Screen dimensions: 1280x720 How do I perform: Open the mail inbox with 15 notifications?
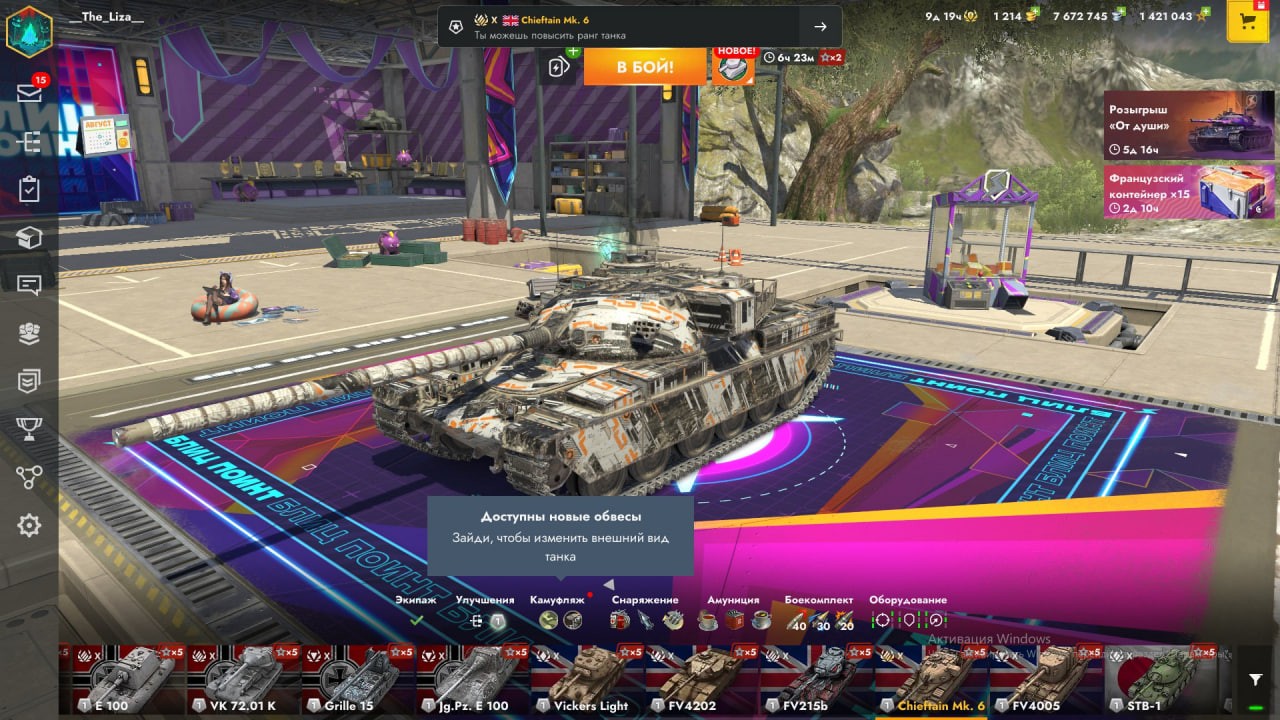point(29,93)
